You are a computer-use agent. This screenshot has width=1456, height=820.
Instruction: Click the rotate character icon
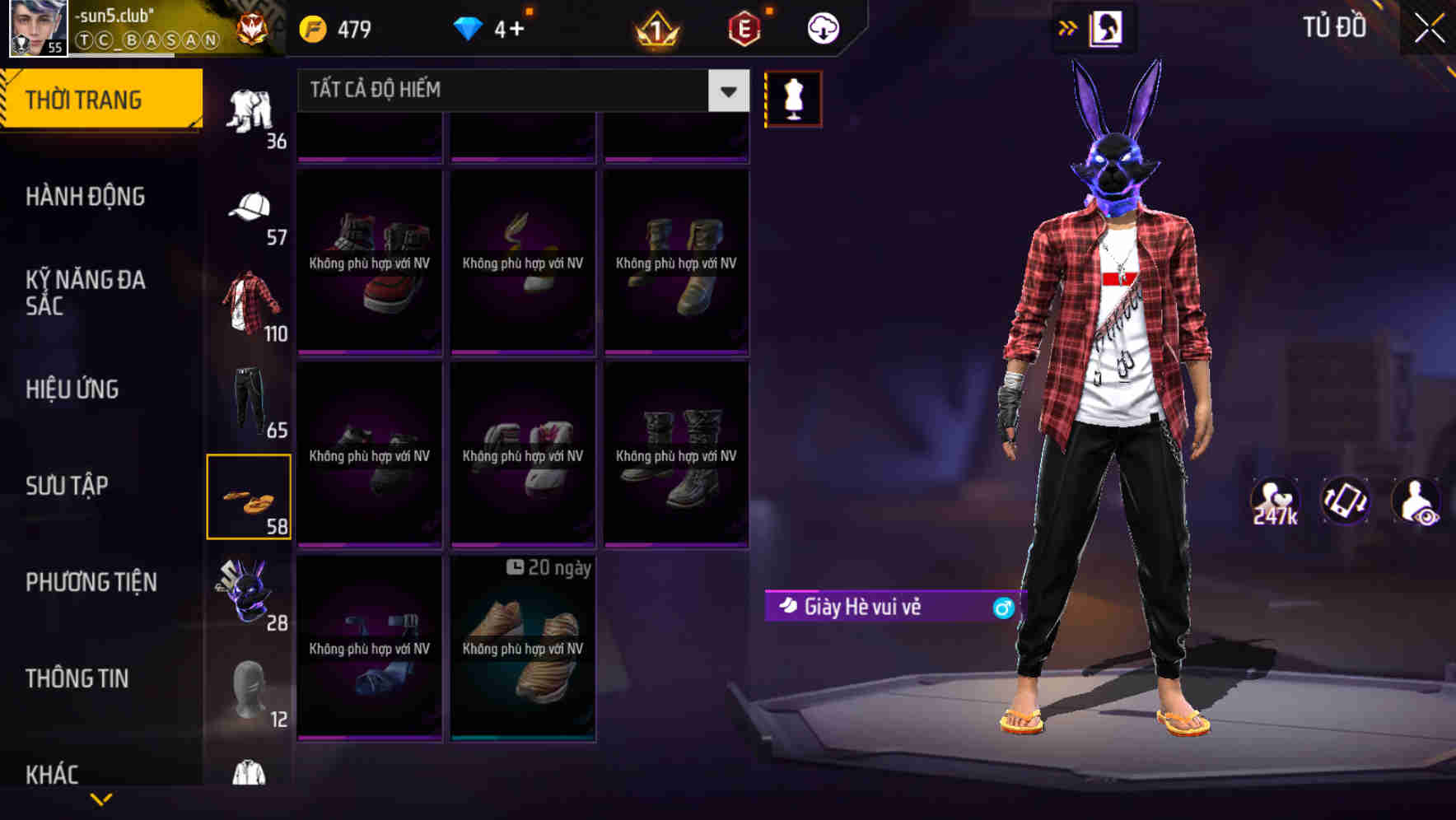1346,501
